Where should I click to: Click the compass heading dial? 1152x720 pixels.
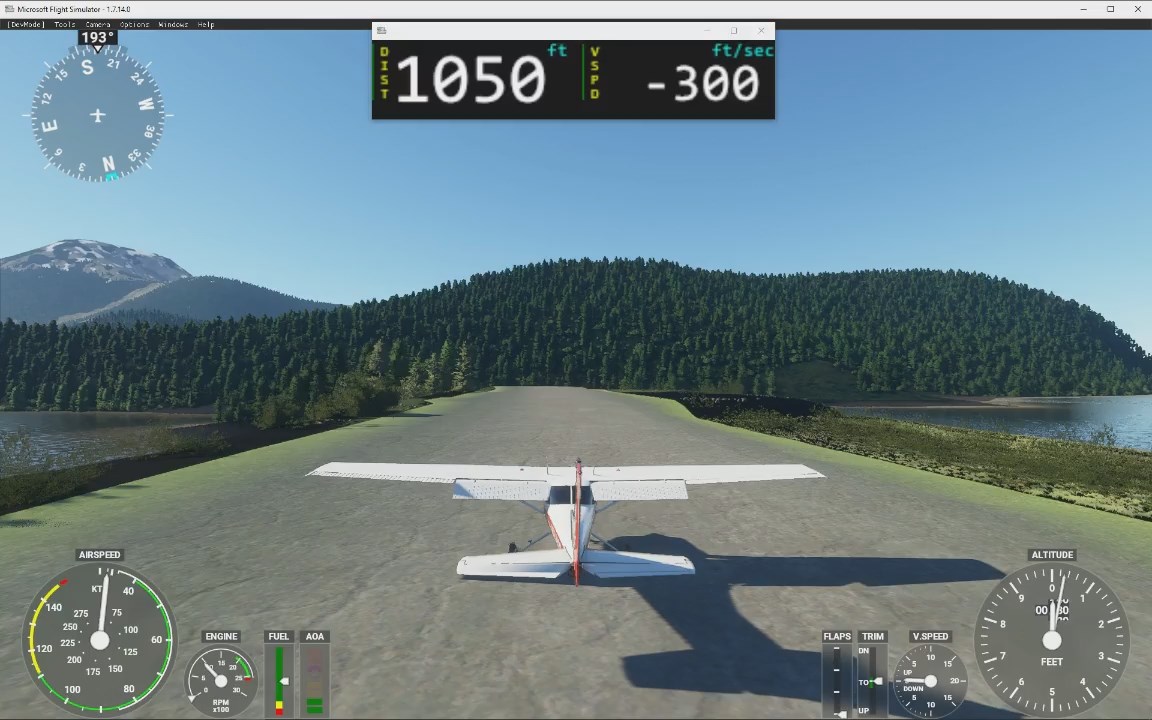(x=97, y=116)
